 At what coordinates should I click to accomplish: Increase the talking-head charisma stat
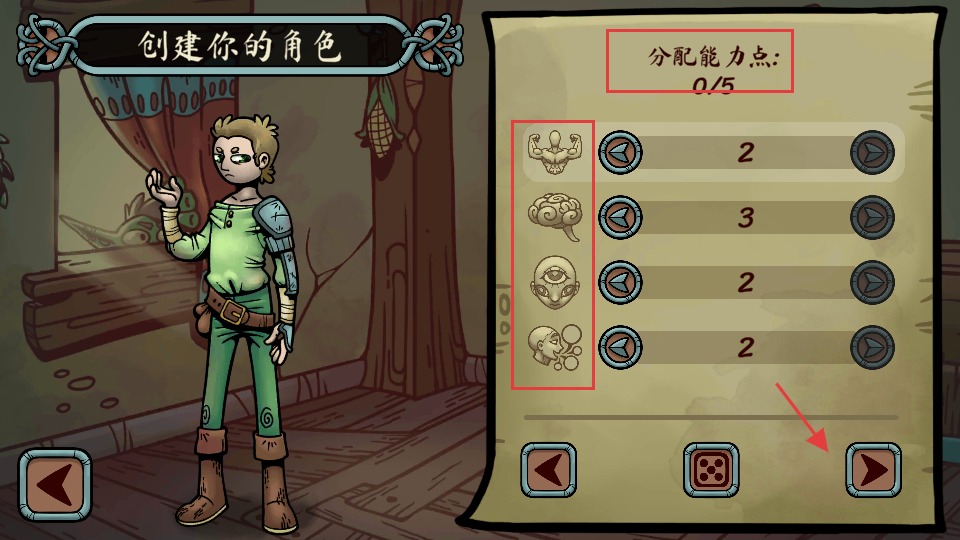pyautogui.click(x=872, y=347)
